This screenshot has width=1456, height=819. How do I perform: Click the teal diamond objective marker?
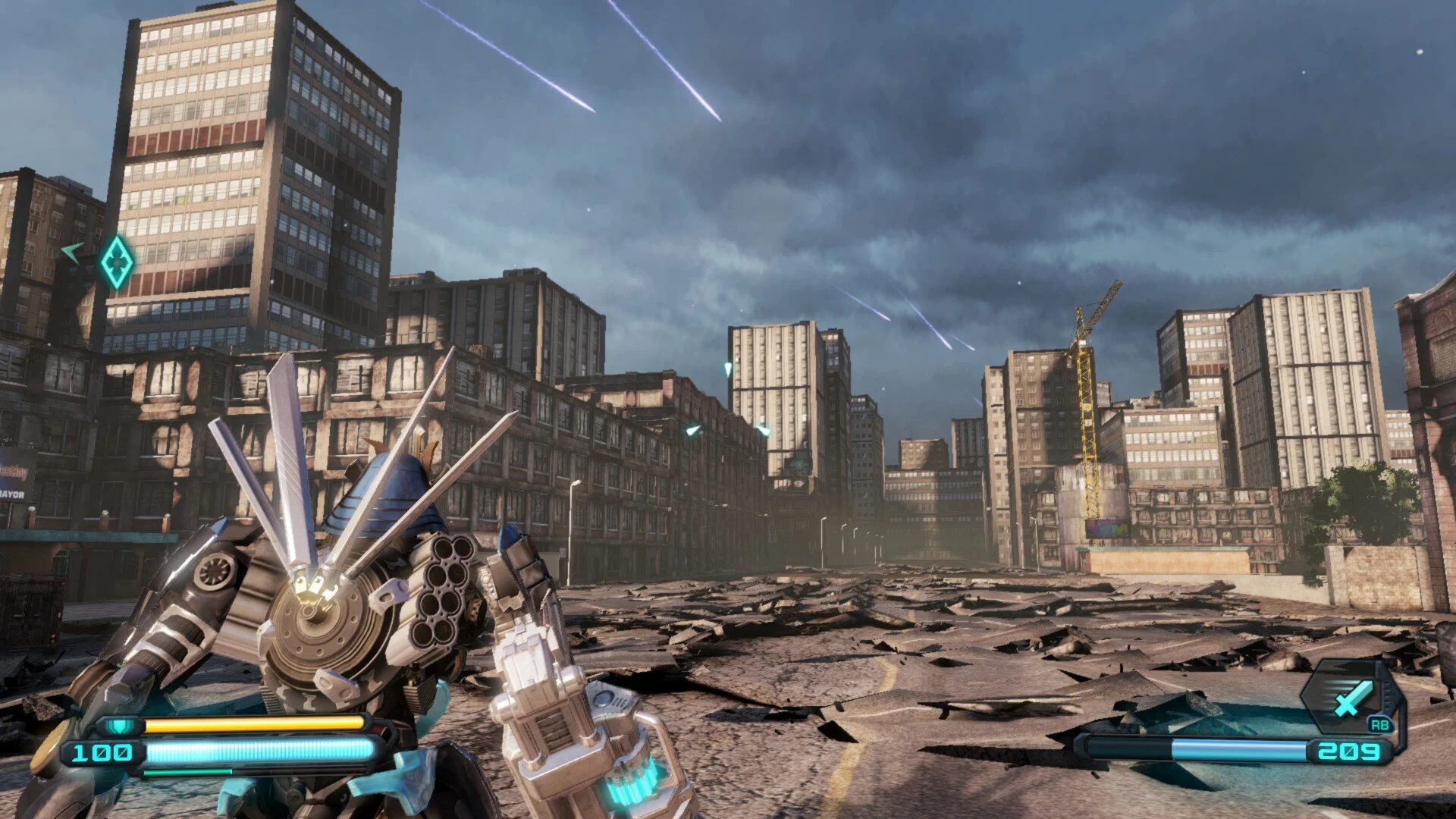click(117, 262)
